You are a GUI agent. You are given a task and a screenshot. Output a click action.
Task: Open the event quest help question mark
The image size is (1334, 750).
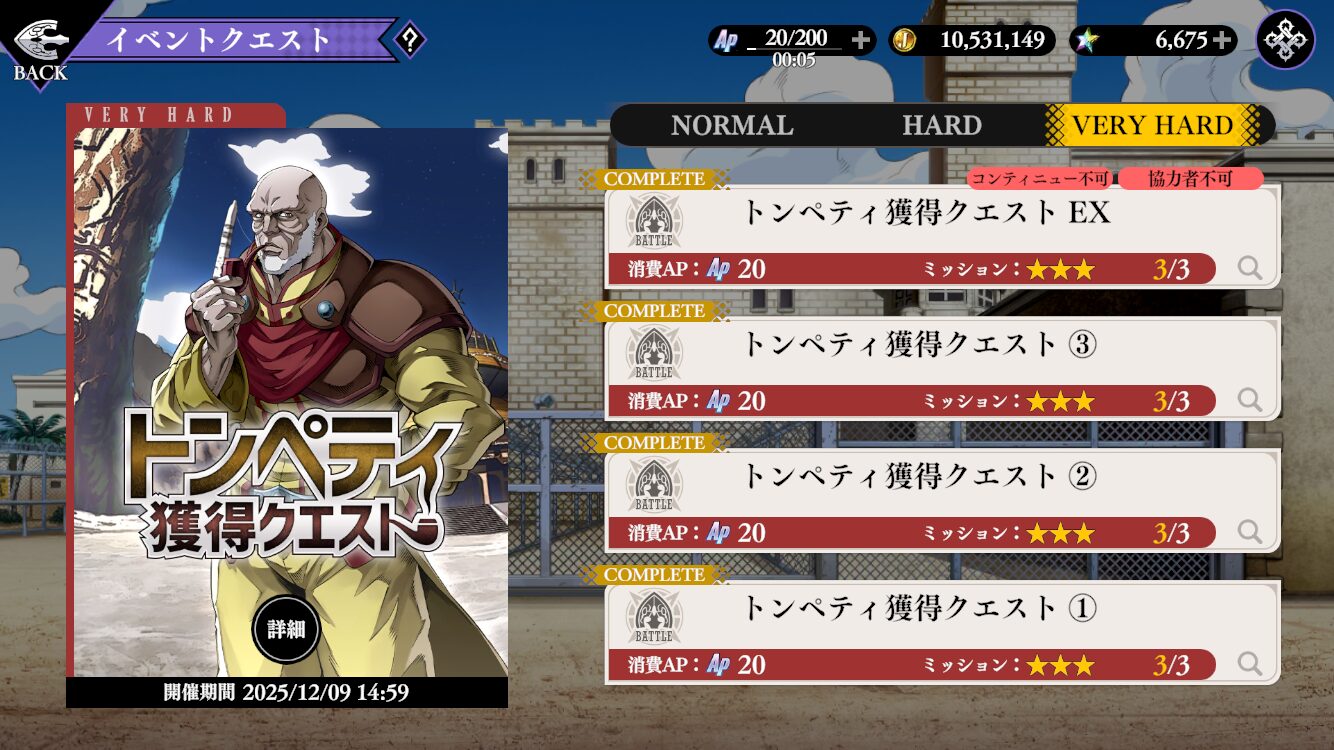coord(409,40)
